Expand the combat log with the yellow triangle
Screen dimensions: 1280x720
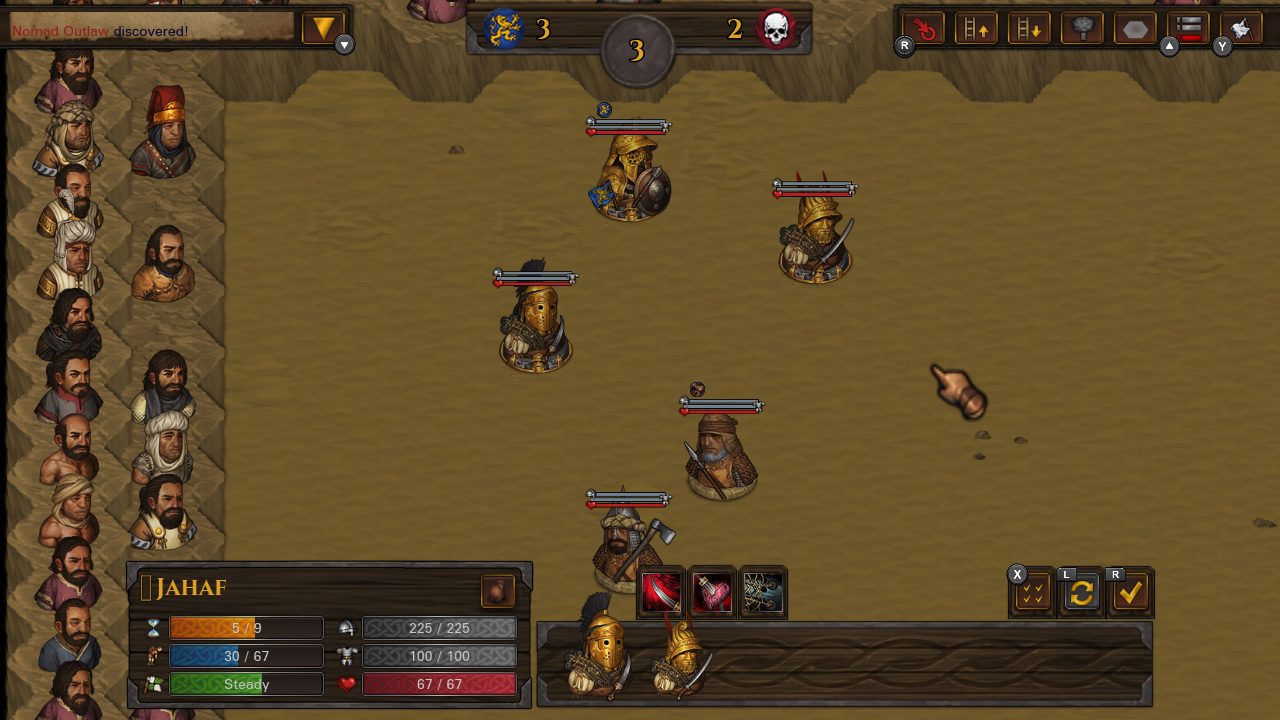(x=321, y=27)
